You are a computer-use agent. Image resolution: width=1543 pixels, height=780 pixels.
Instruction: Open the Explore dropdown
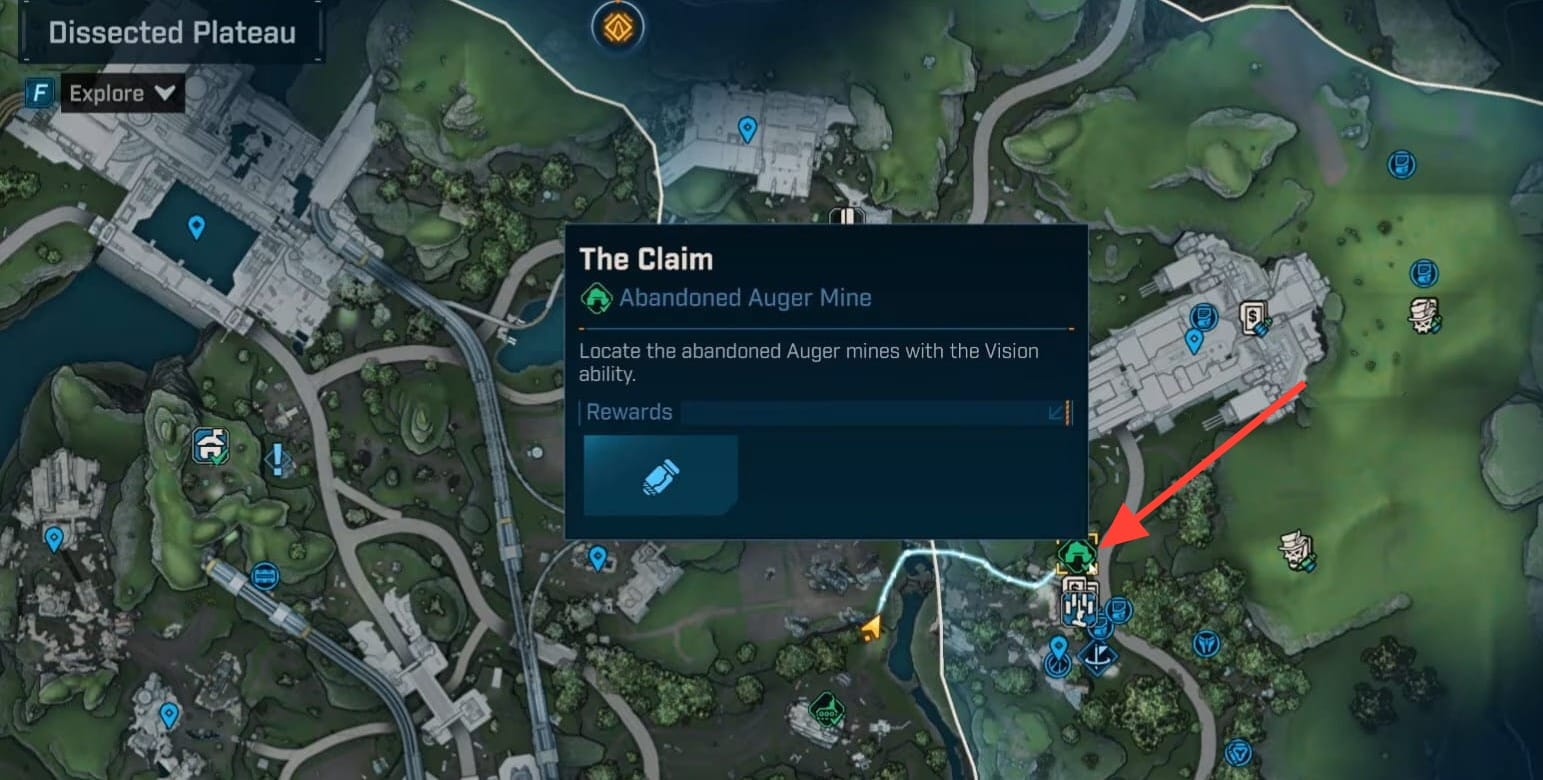tap(121, 94)
